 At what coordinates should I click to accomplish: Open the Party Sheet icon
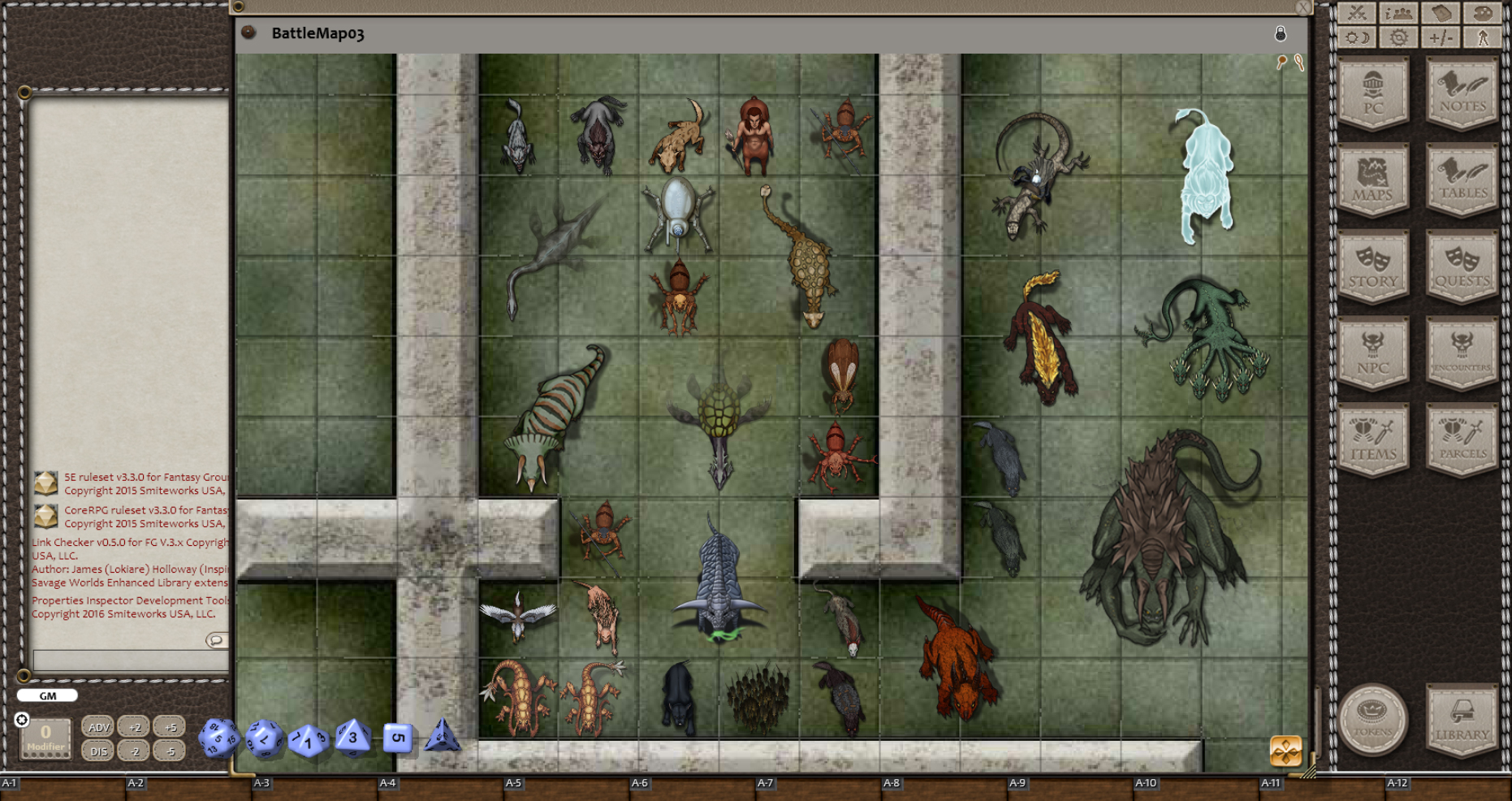[x=1398, y=14]
